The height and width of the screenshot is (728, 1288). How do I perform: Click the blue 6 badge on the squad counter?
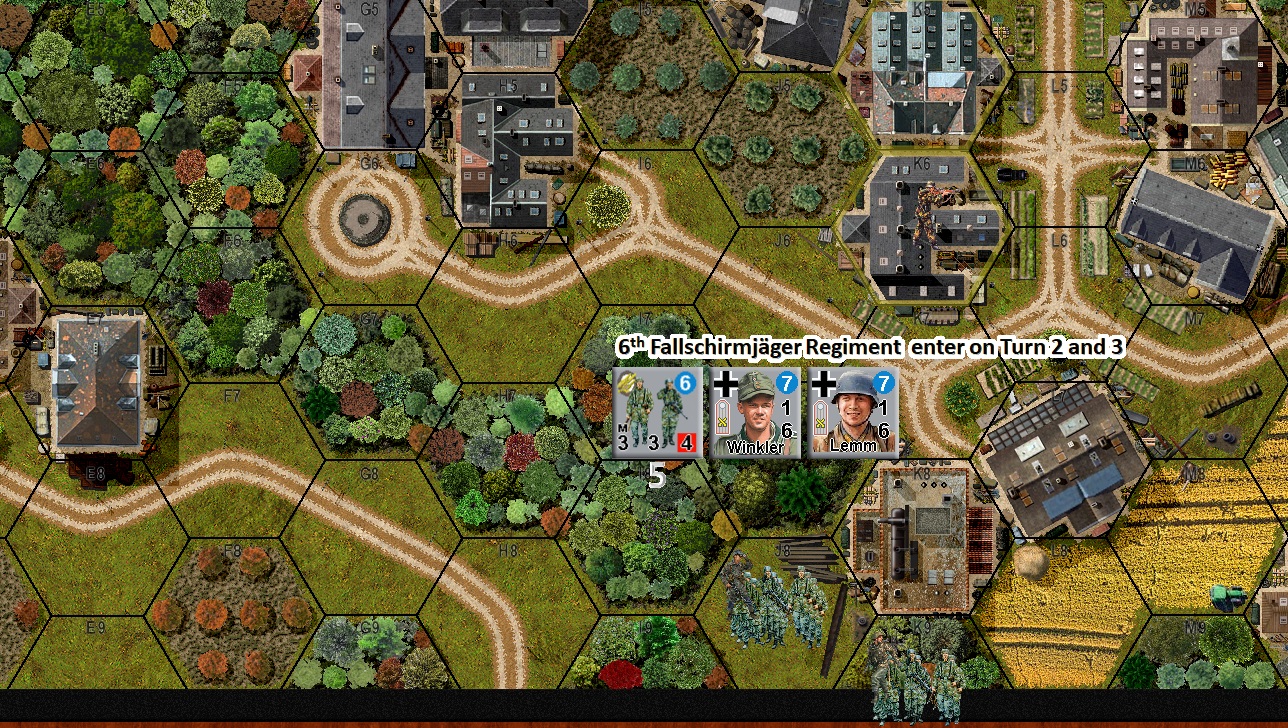683,382
